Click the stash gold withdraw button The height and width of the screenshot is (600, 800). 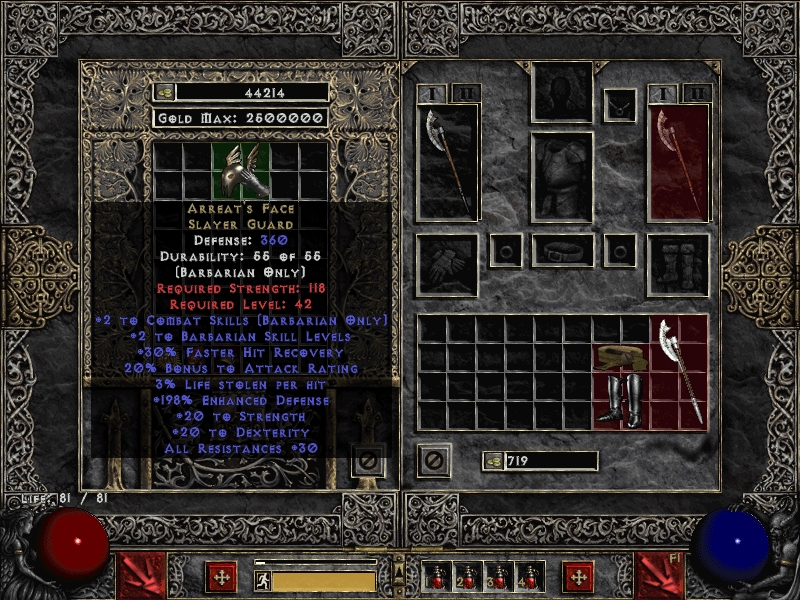coord(163,92)
